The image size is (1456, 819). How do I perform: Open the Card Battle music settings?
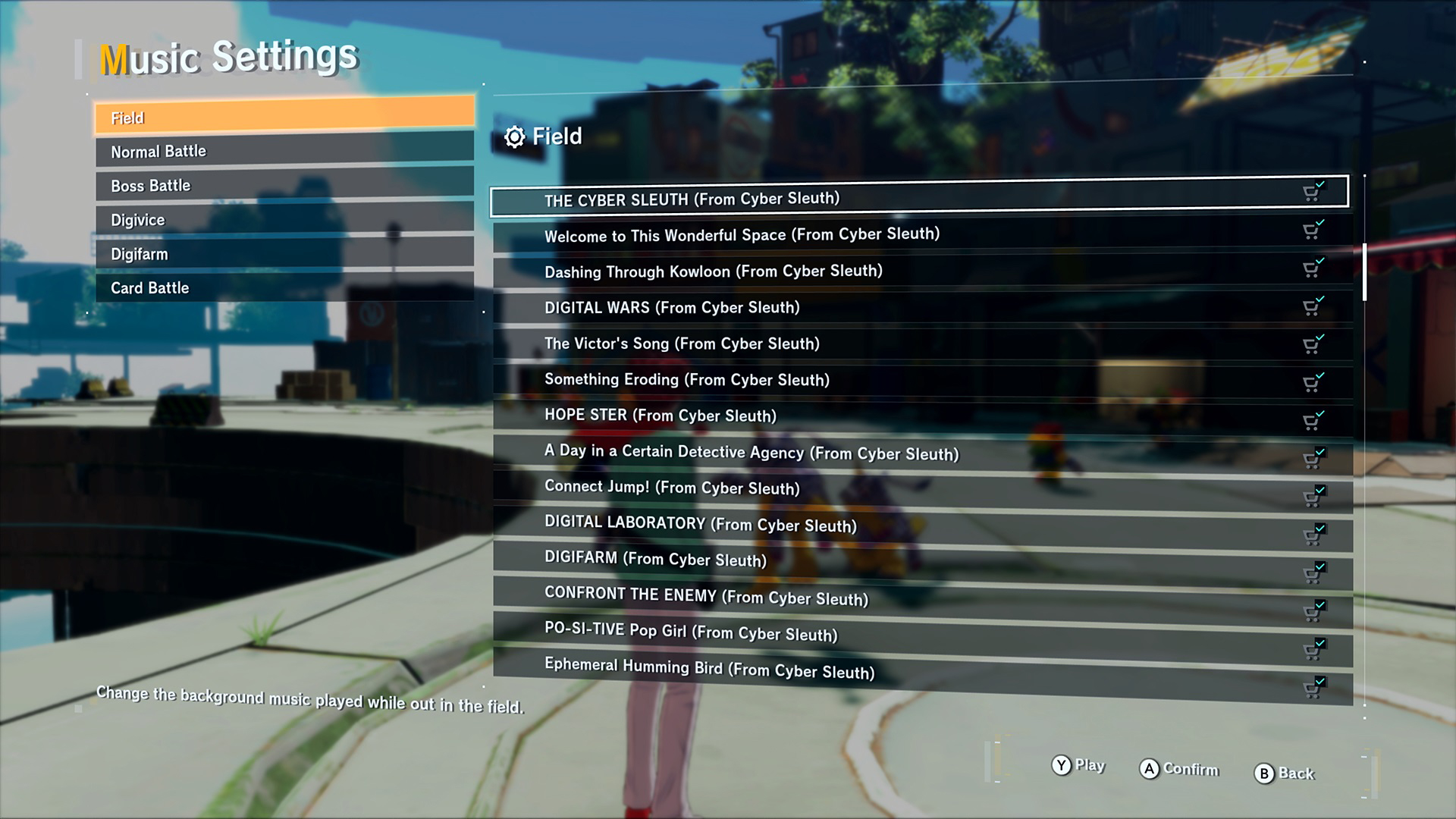click(x=284, y=287)
